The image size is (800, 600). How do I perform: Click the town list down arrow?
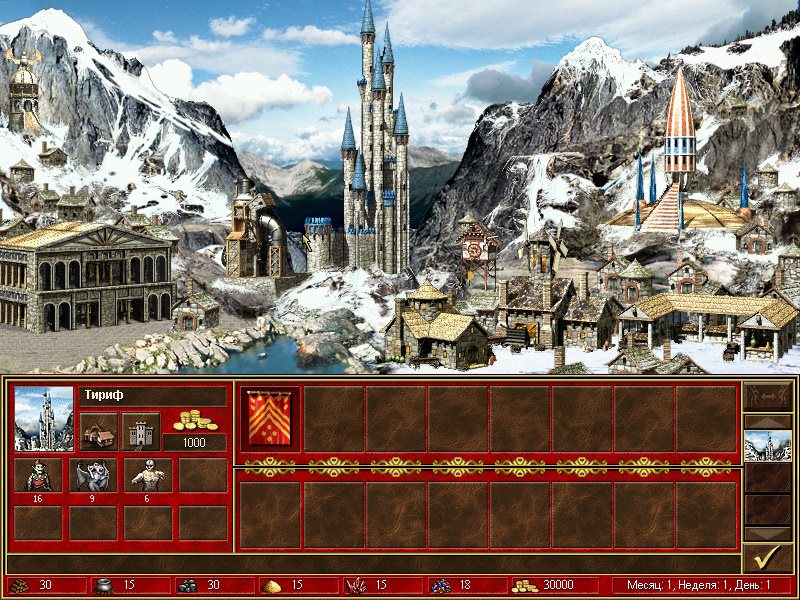coord(768,534)
